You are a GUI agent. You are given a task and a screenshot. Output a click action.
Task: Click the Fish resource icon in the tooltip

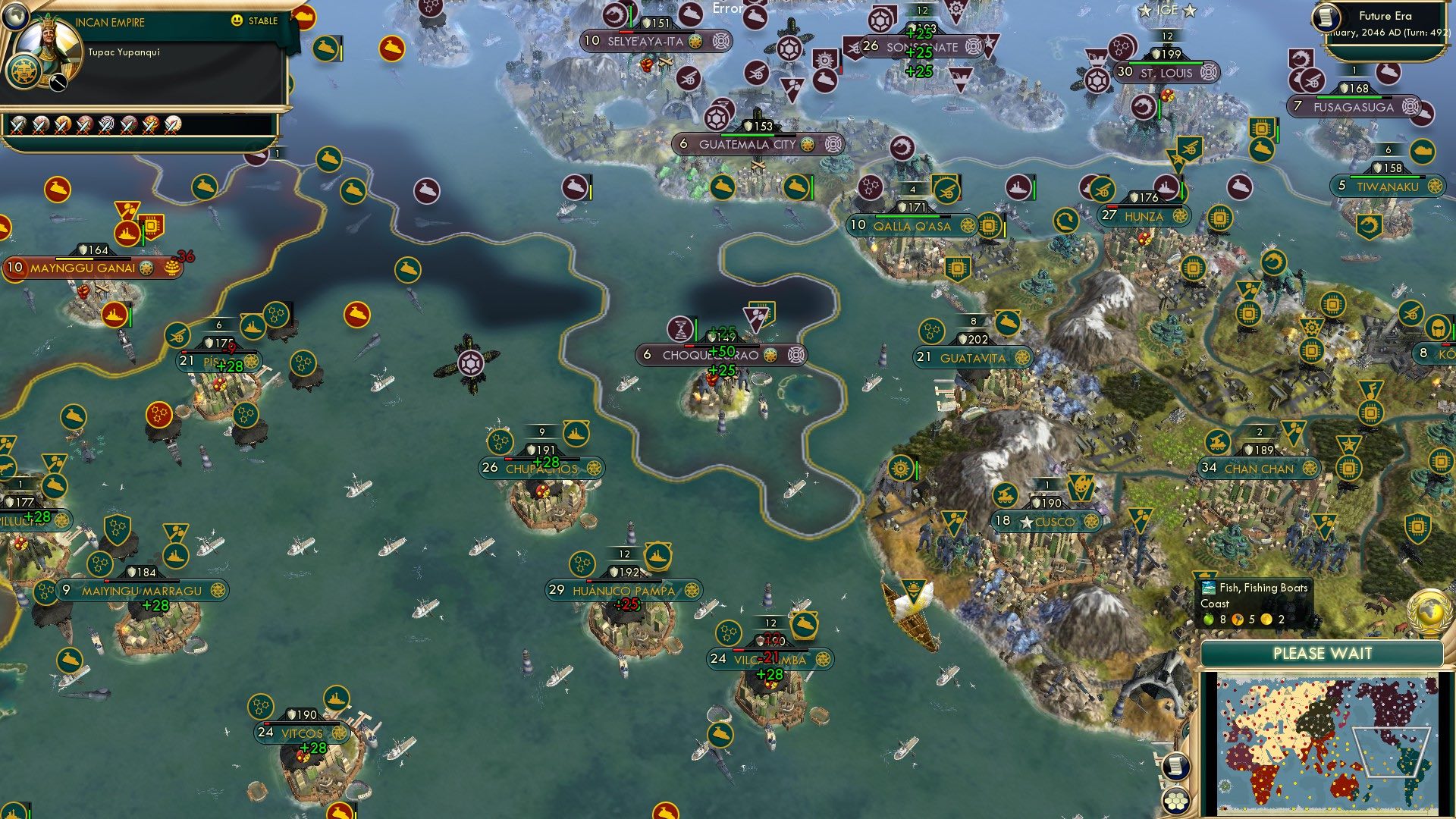(1208, 587)
